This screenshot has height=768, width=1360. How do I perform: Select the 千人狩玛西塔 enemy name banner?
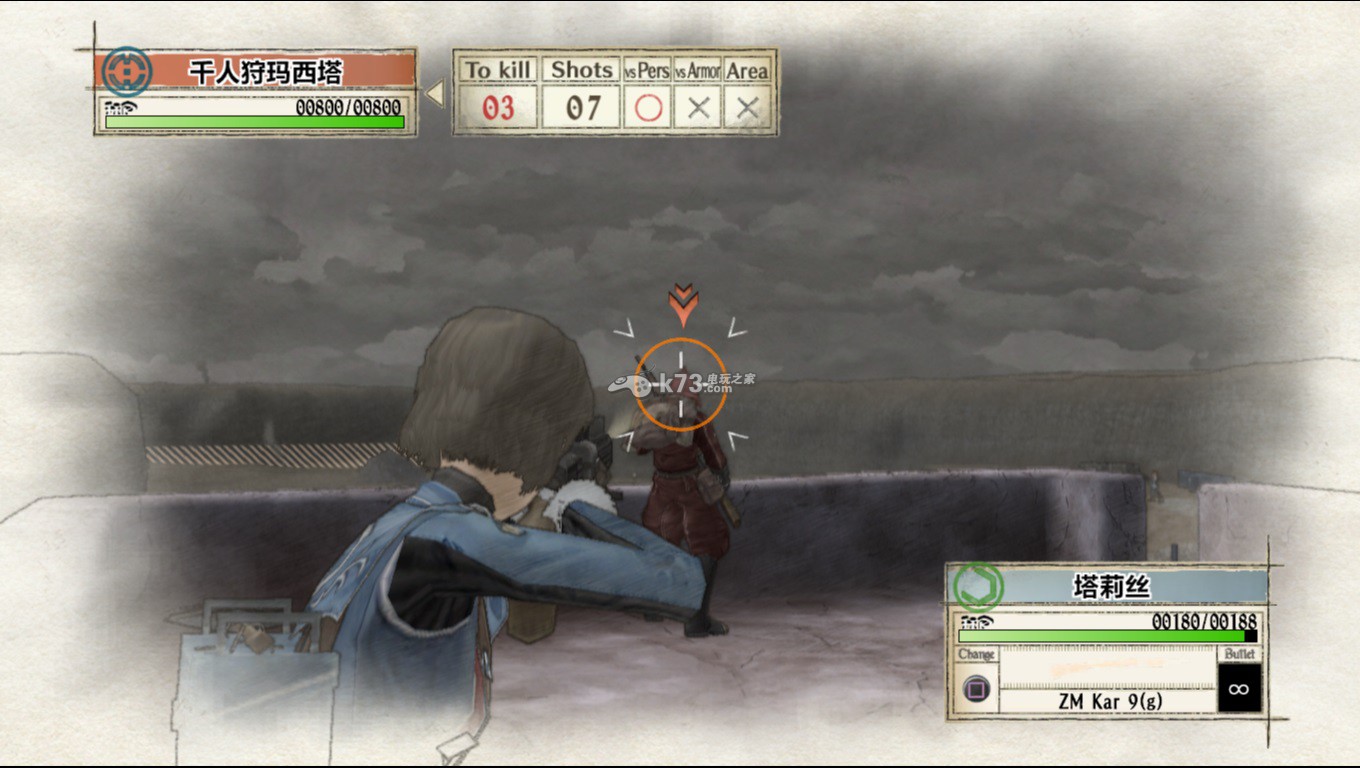click(x=266, y=72)
